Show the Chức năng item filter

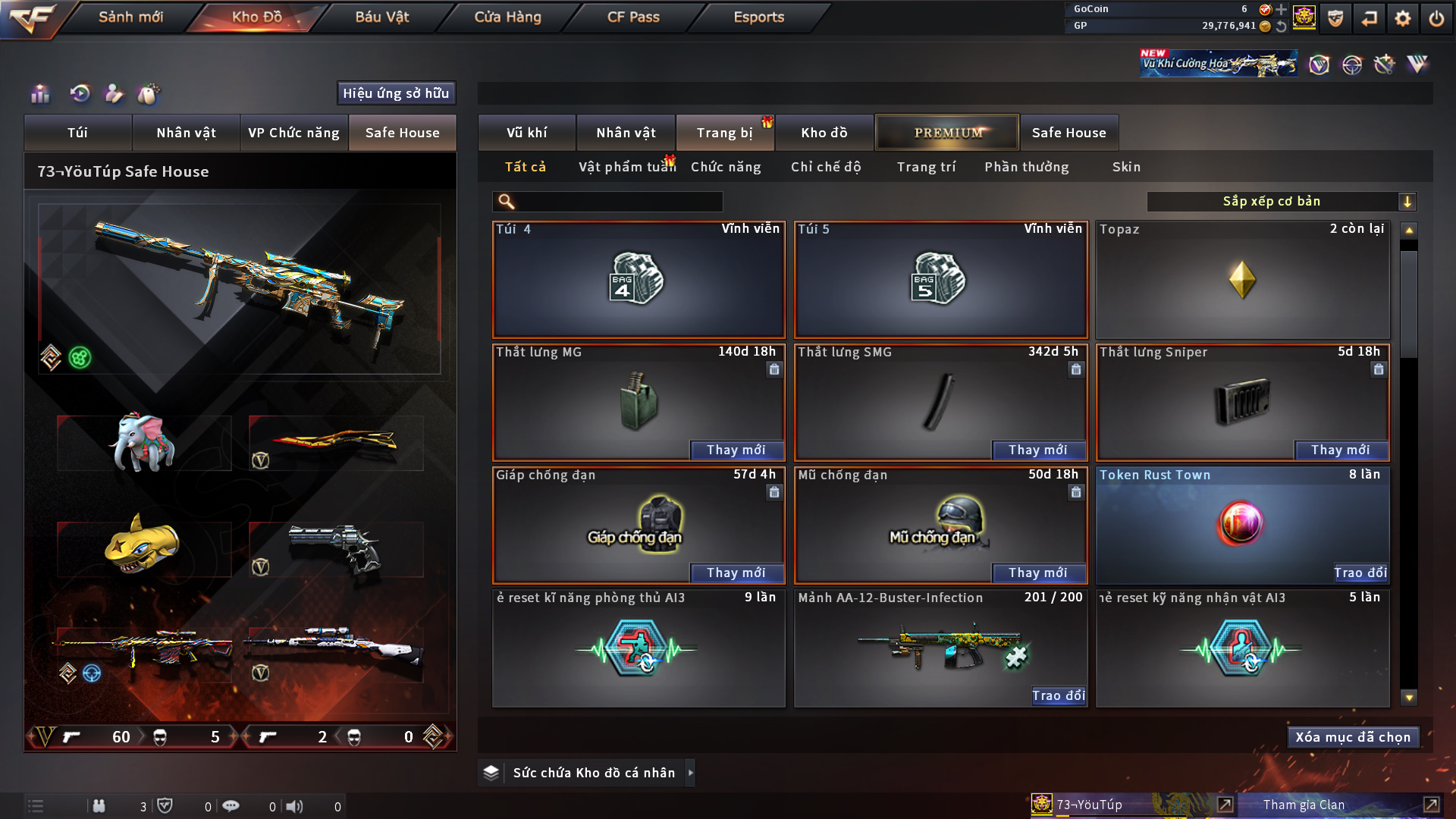click(726, 167)
